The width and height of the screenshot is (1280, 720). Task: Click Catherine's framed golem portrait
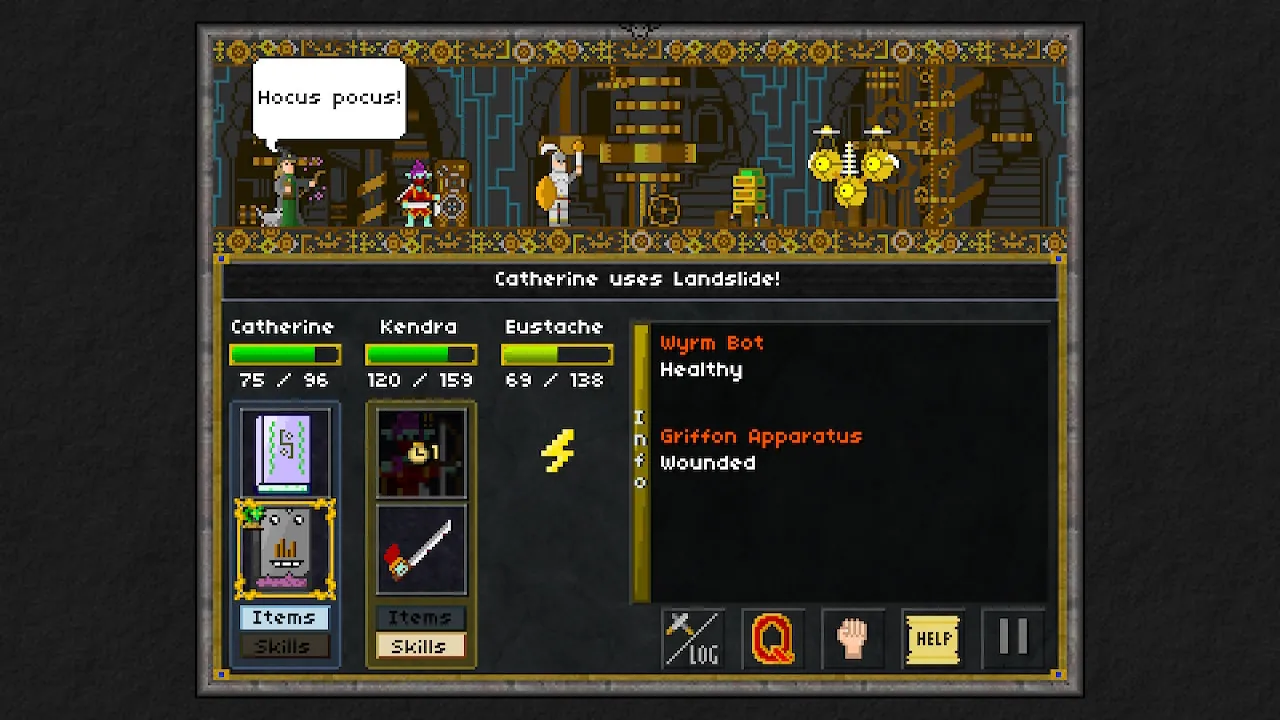pos(284,545)
